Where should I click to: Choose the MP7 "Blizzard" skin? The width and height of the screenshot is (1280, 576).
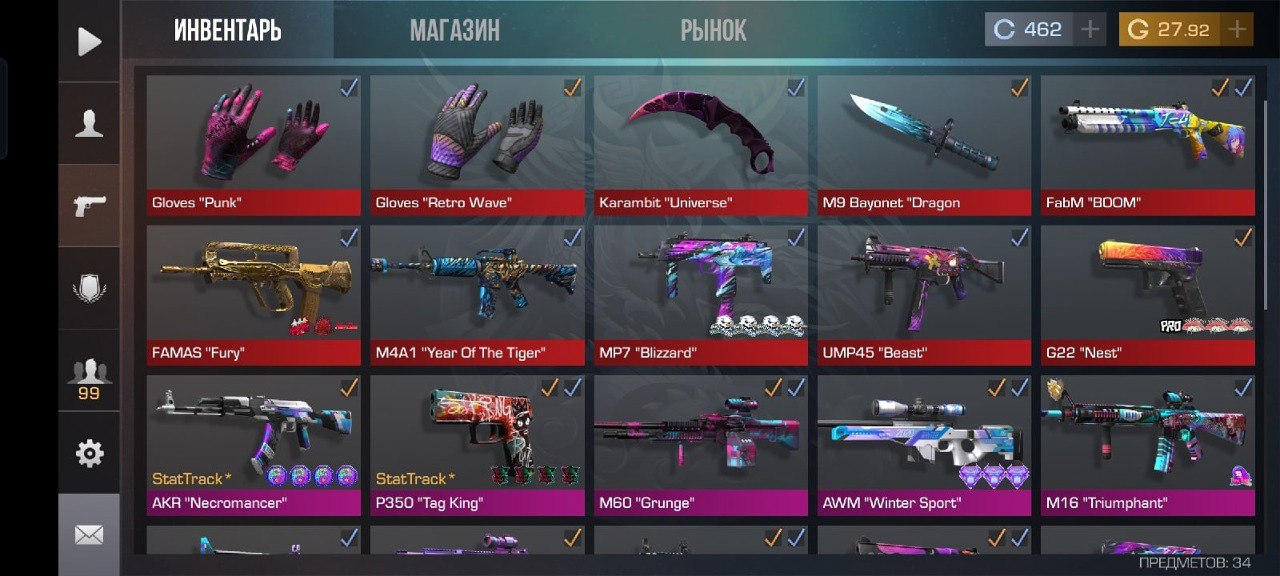coord(700,290)
